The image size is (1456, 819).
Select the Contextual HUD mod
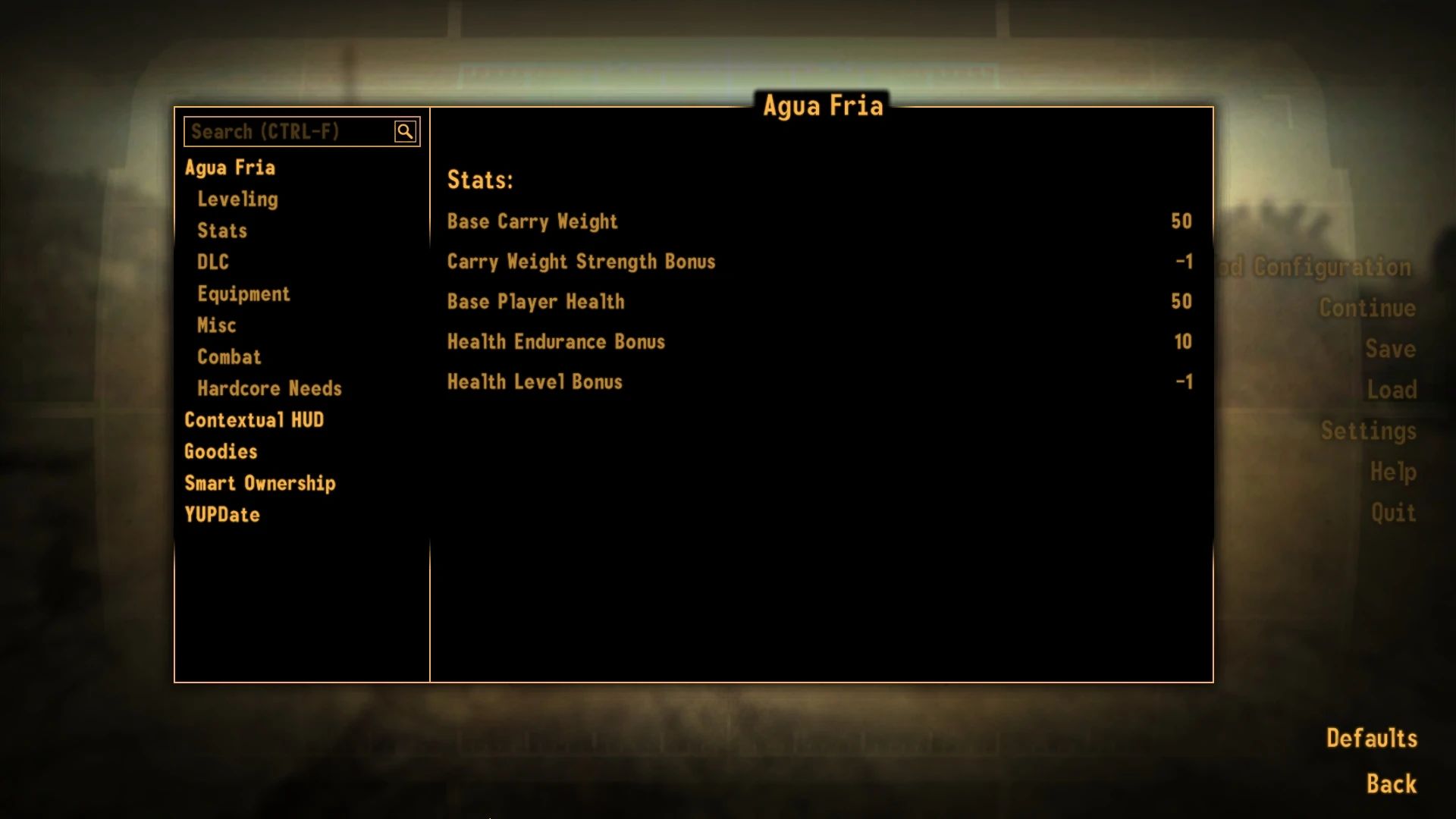255,419
